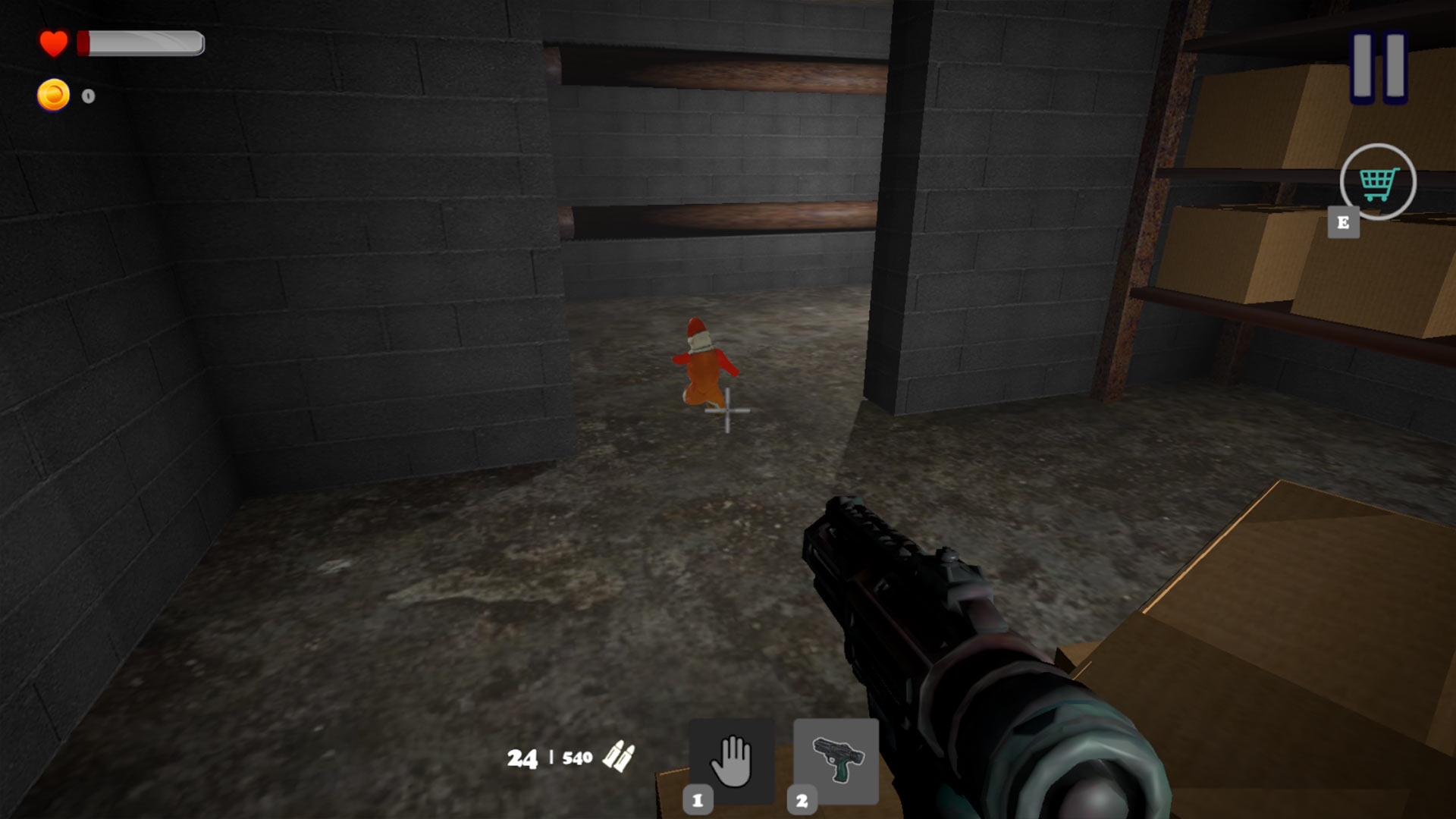Click the E key prompt beside the cart
The image size is (1456, 819).
(1343, 224)
